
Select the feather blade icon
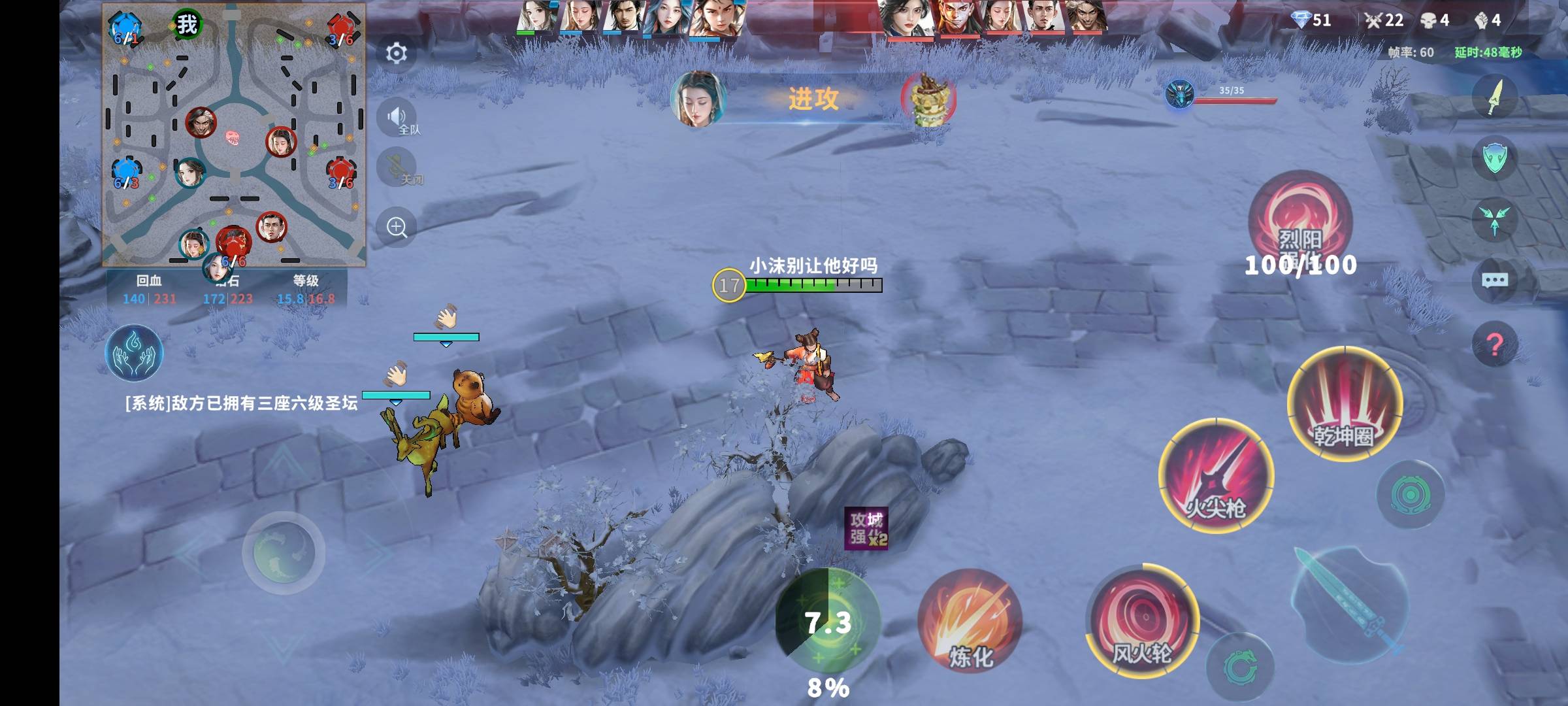pyautogui.click(x=1495, y=97)
